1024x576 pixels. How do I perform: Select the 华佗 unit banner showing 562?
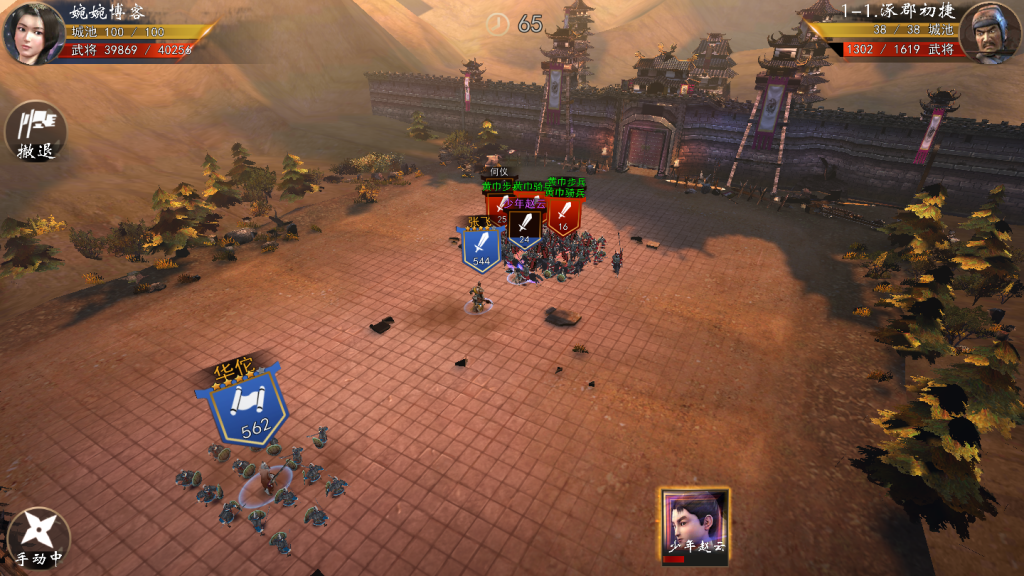[246, 406]
